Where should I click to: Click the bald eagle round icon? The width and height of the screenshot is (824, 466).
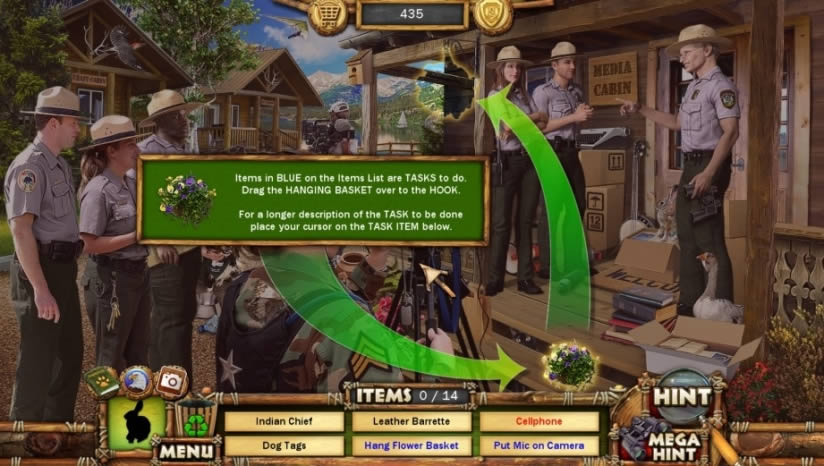[136, 381]
